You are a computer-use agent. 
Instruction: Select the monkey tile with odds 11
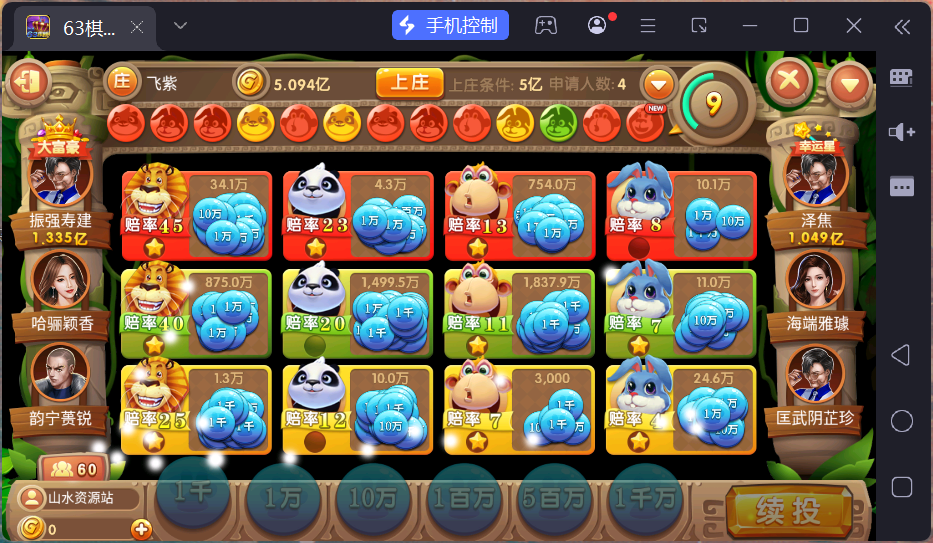519,312
